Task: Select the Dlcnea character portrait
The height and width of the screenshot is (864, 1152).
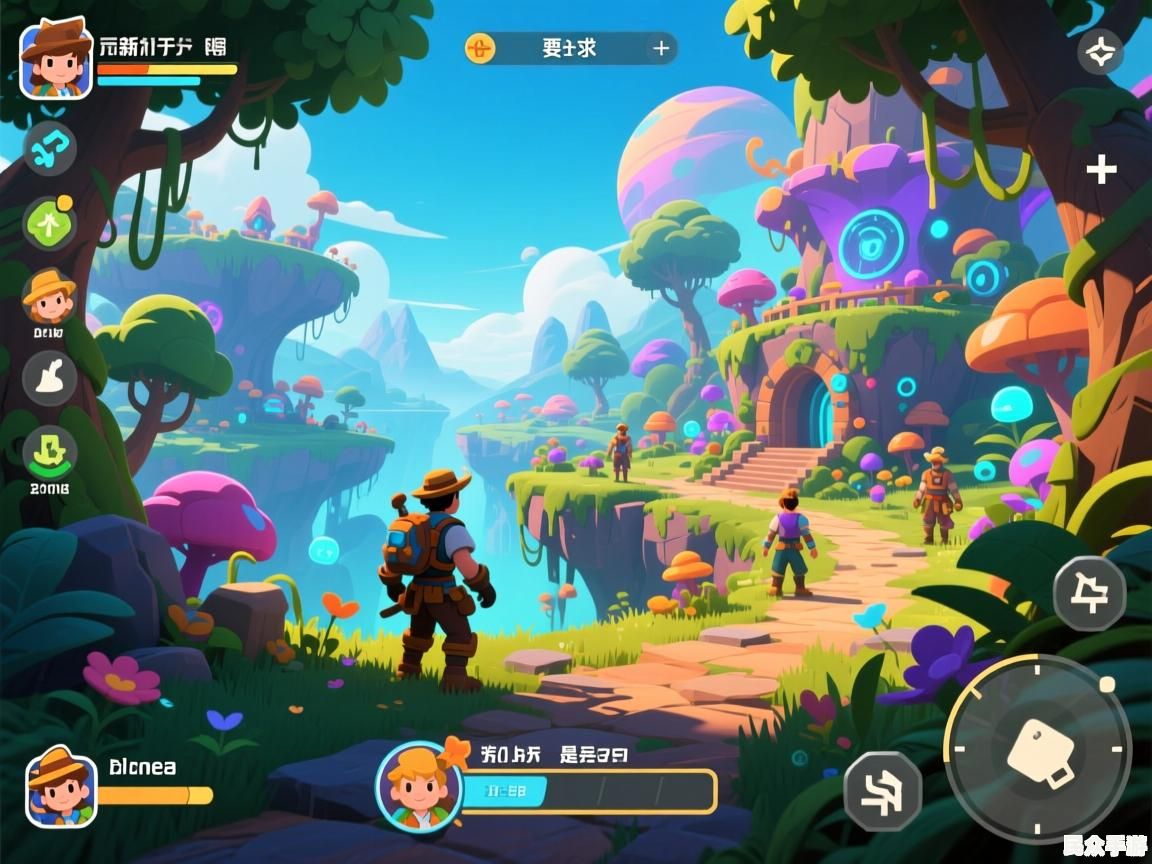Action: point(60,786)
